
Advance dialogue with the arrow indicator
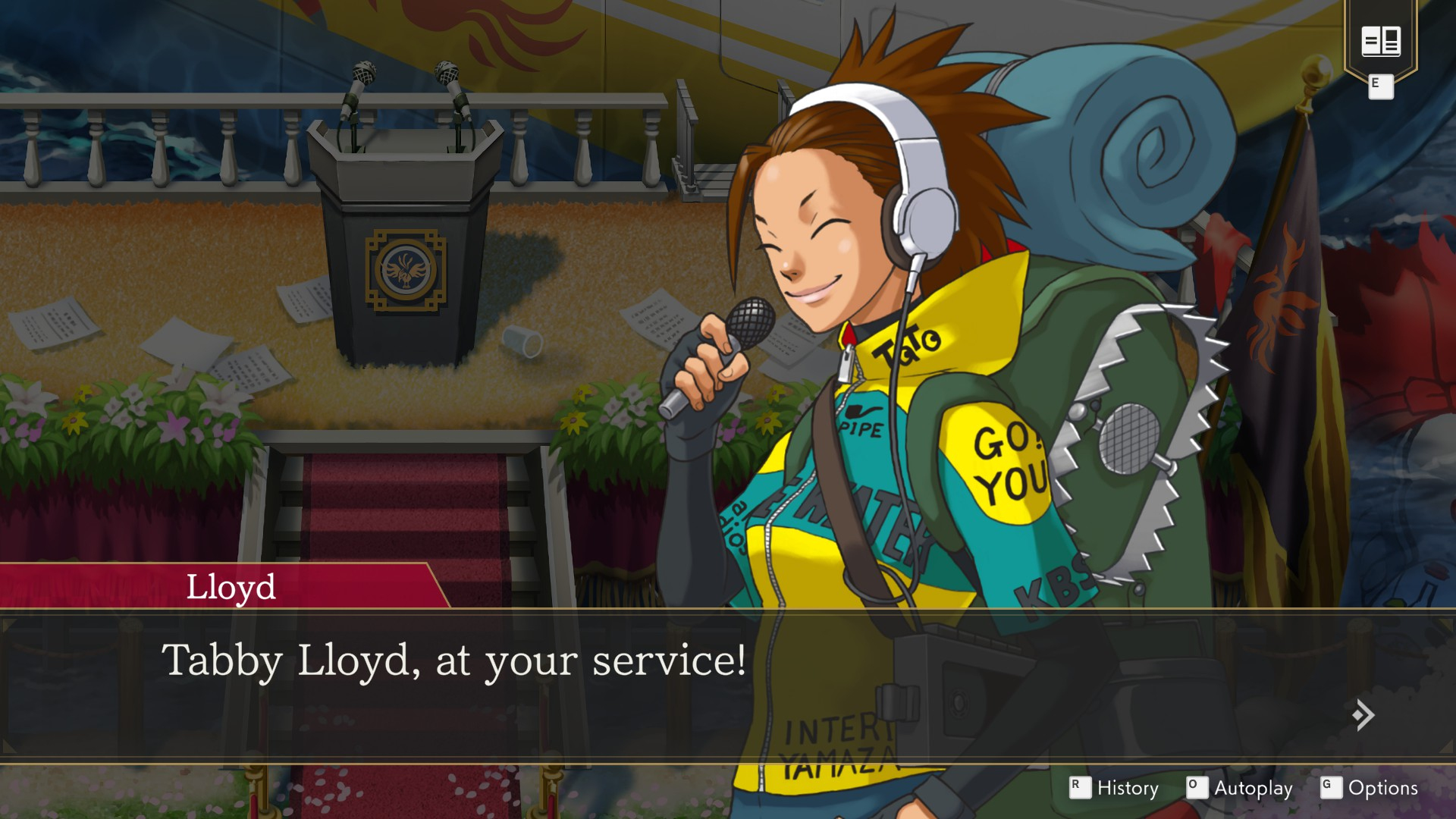click(1363, 714)
